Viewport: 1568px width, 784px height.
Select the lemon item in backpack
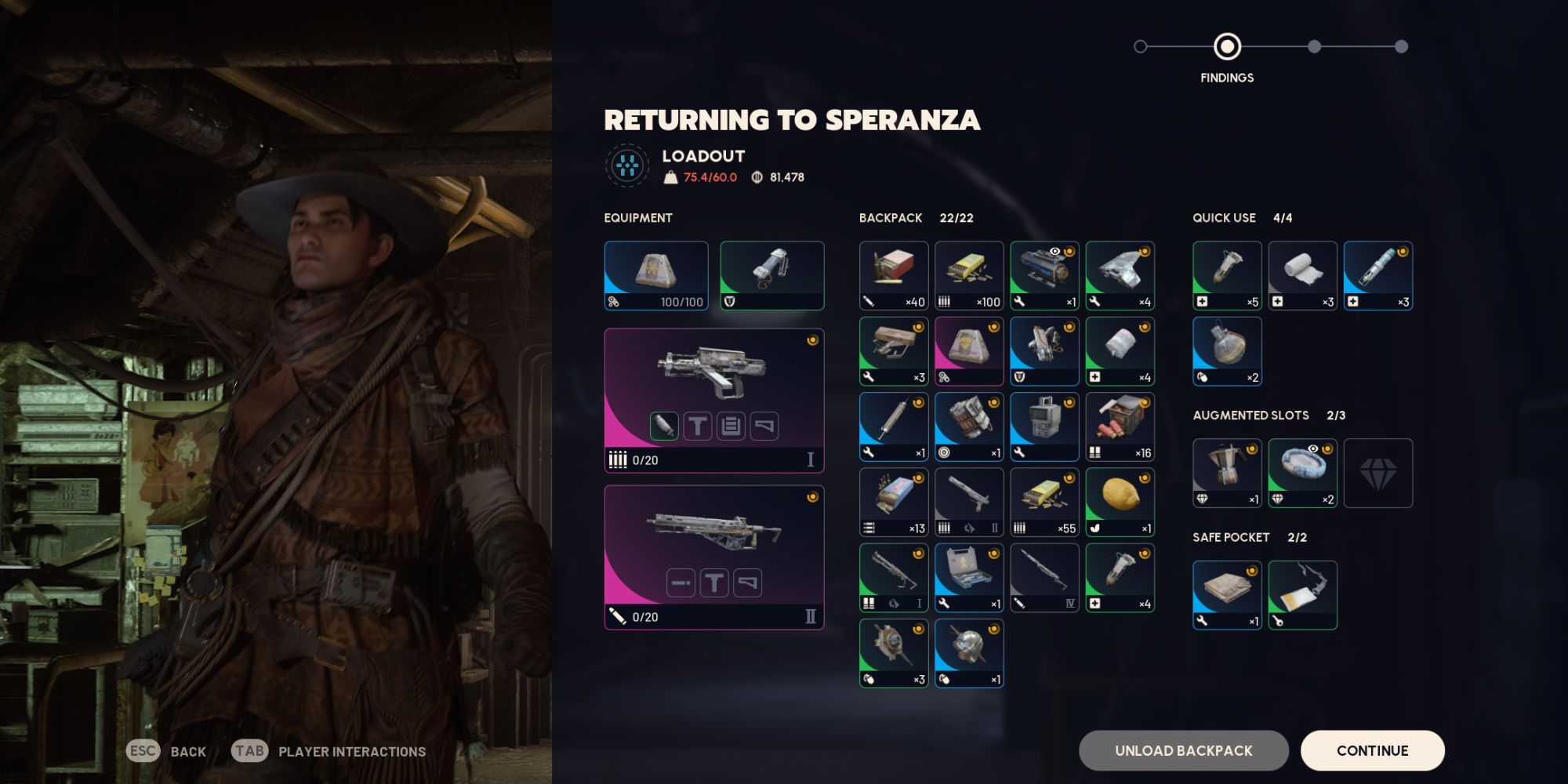(x=1120, y=502)
